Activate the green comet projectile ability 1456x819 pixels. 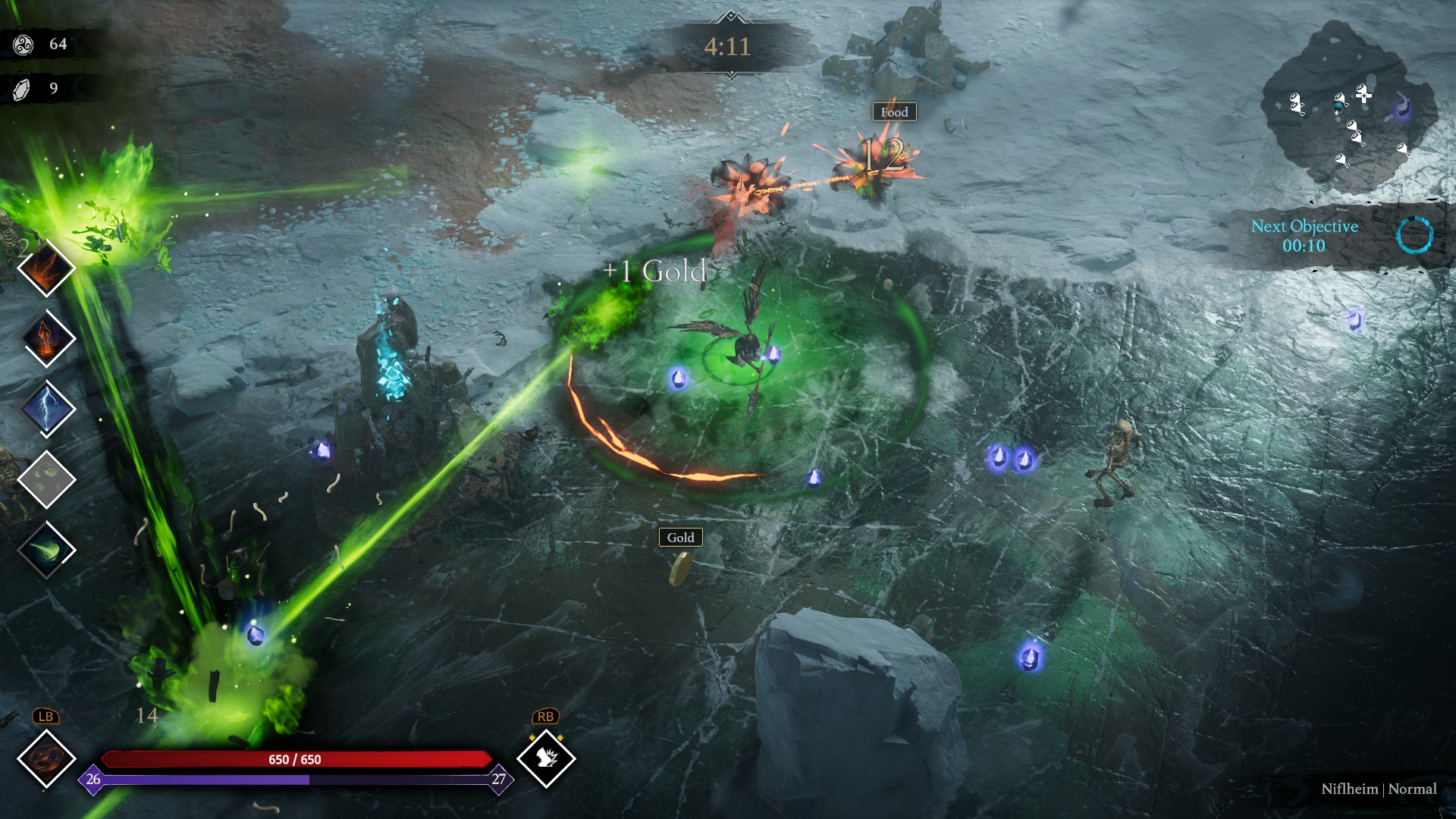pos(47,550)
